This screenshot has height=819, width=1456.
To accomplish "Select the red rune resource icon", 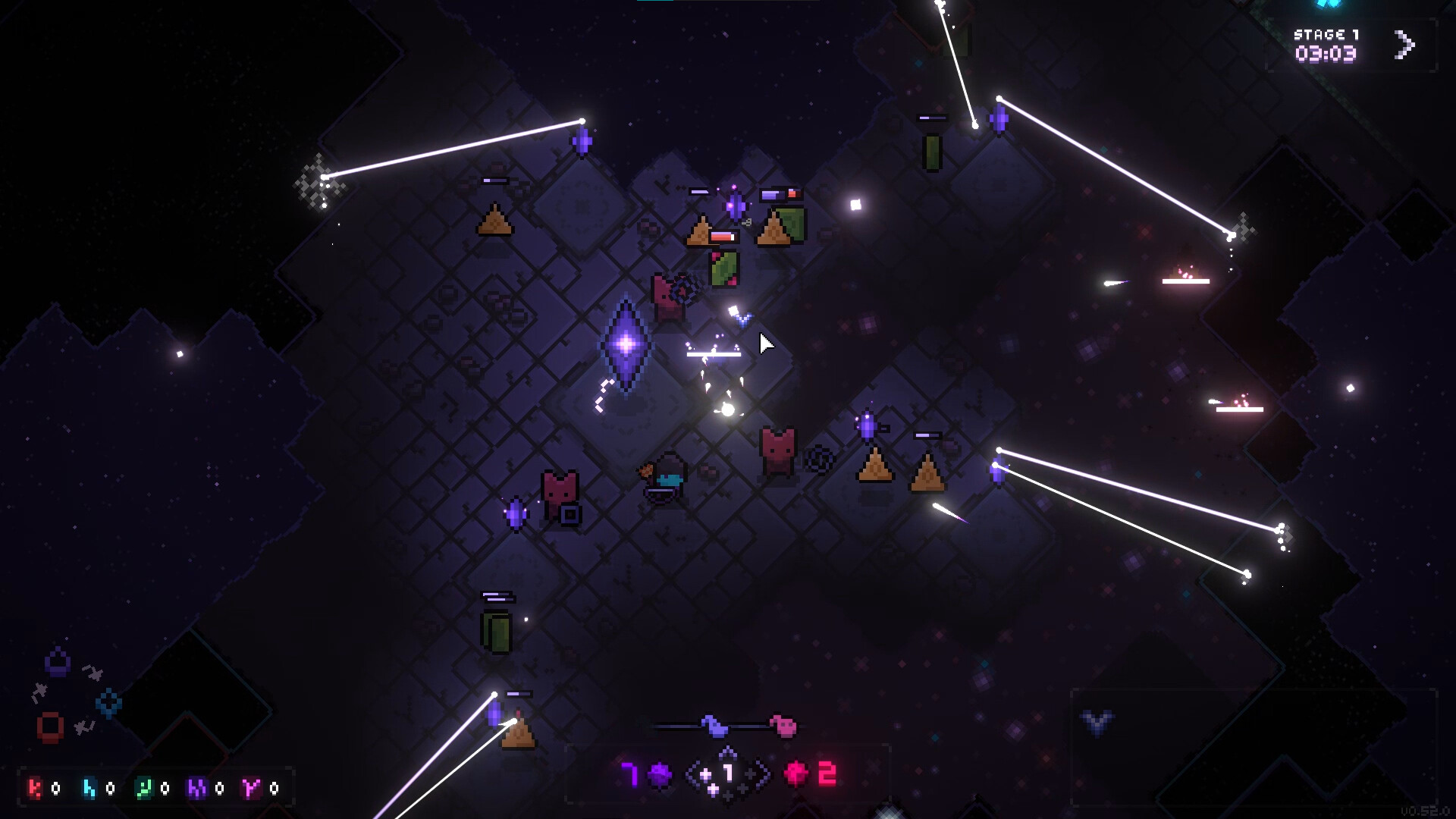I will [x=35, y=789].
